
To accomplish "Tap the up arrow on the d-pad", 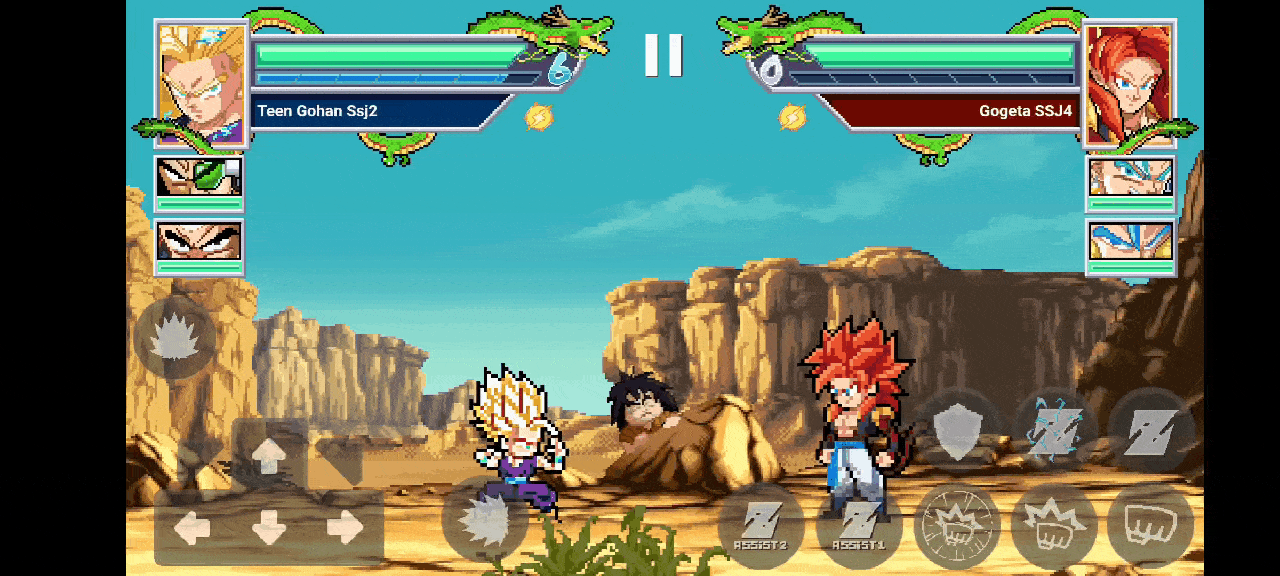I will [x=269, y=456].
